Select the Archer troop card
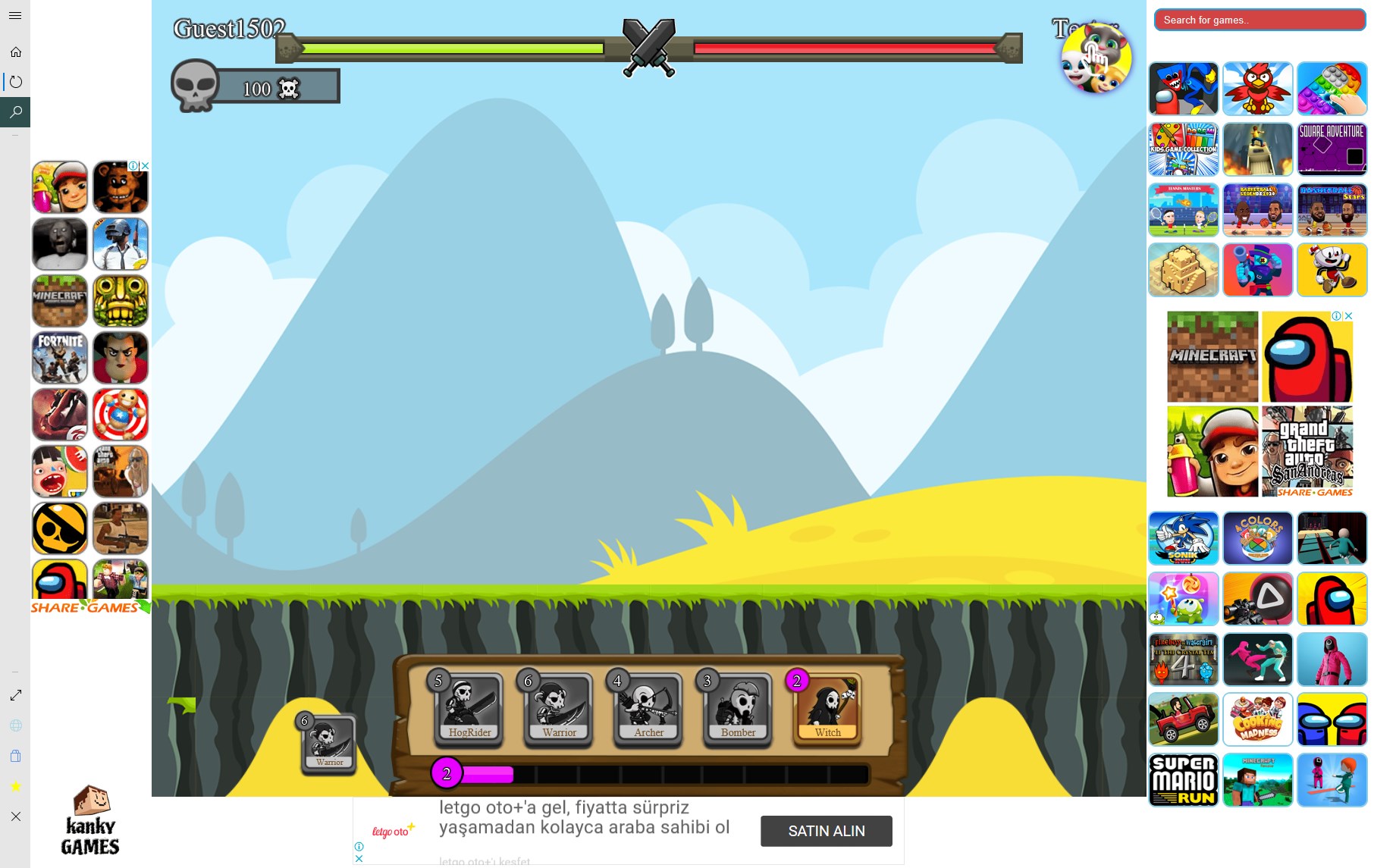The height and width of the screenshot is (868, 1374). [x=648, y=709]
